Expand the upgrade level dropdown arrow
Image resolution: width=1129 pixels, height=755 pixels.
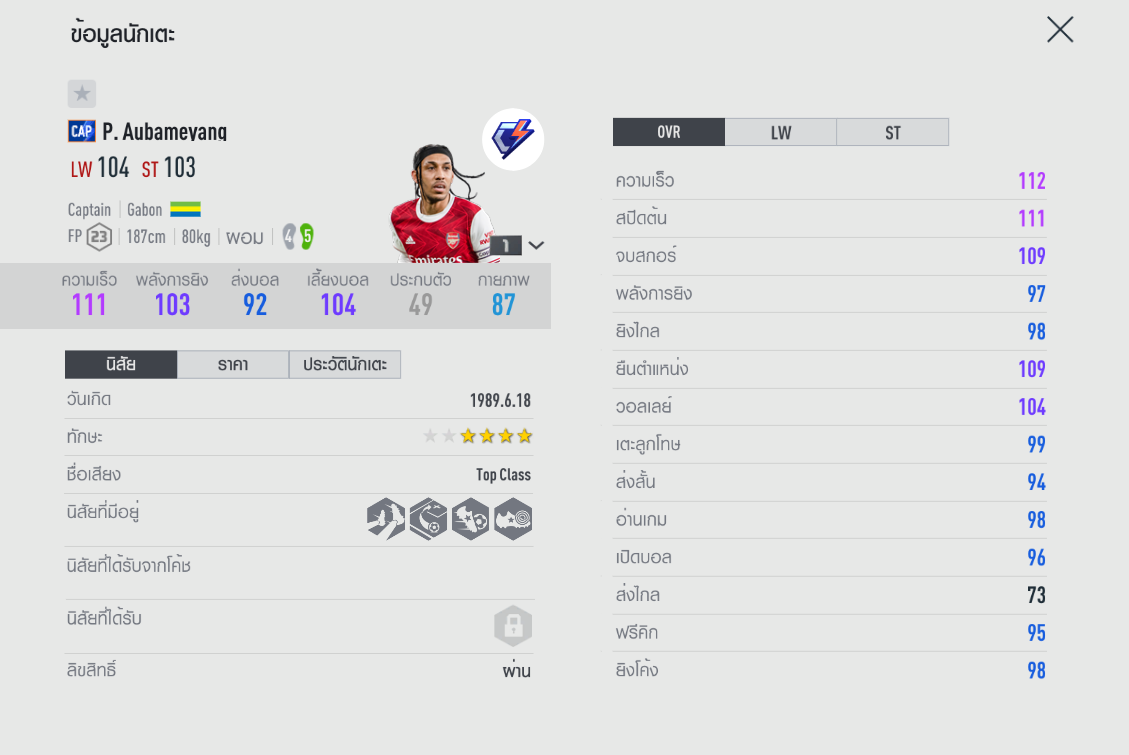[x=537, y=245]
